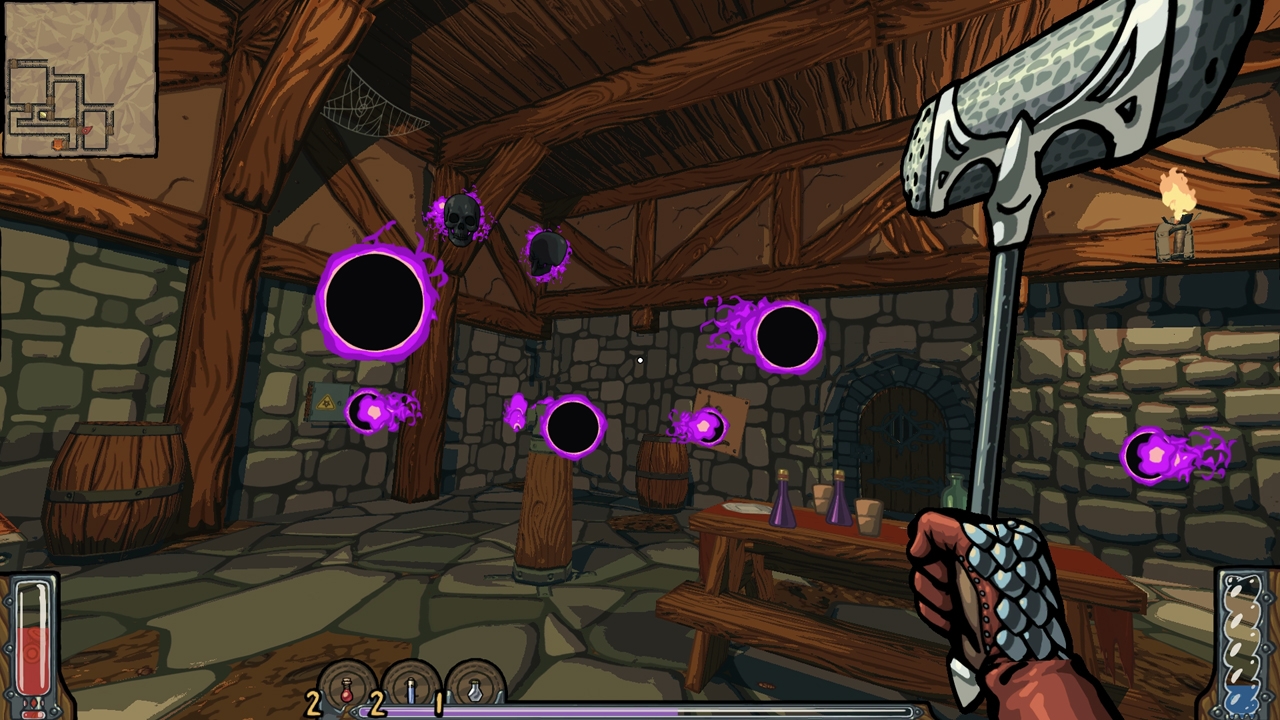
Task: Click the count number under the health potion
Action: pyautogui.click(x=312, y=703)
